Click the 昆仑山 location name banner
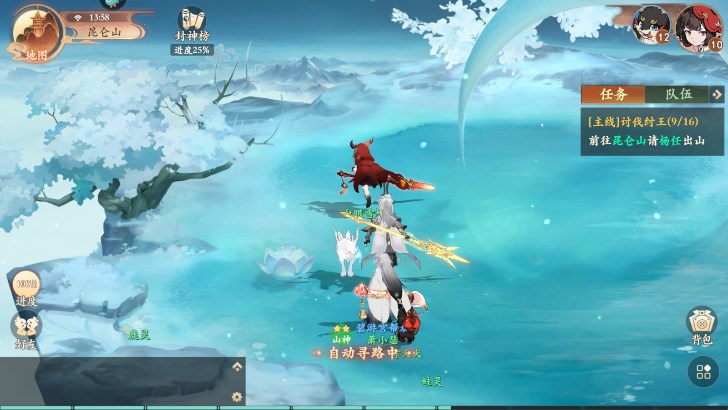Image resolution: width=728 pixels, height=410 pixels. (x=104, y=32)
